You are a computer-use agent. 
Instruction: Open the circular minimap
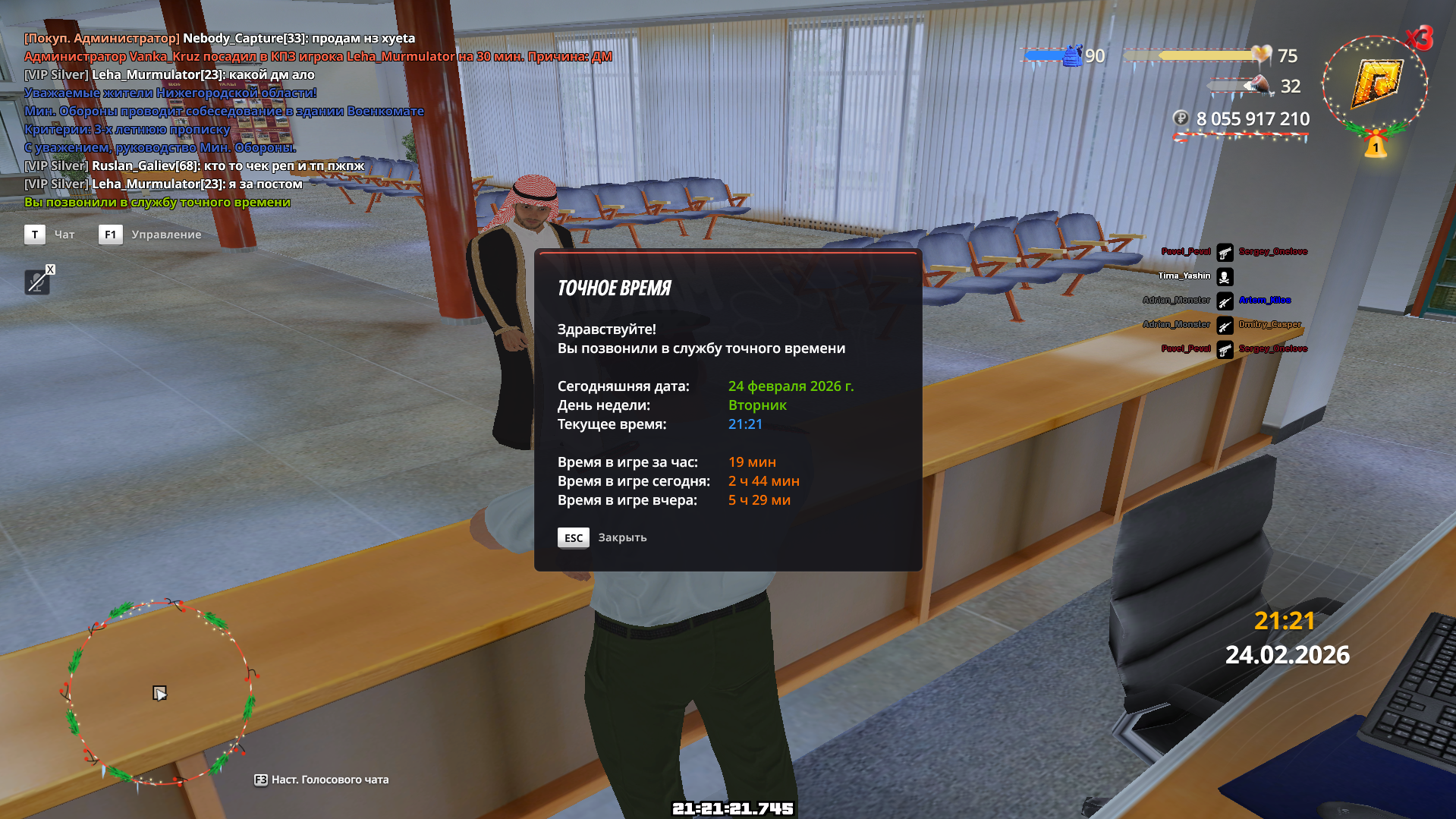click(x=158, y=692)
